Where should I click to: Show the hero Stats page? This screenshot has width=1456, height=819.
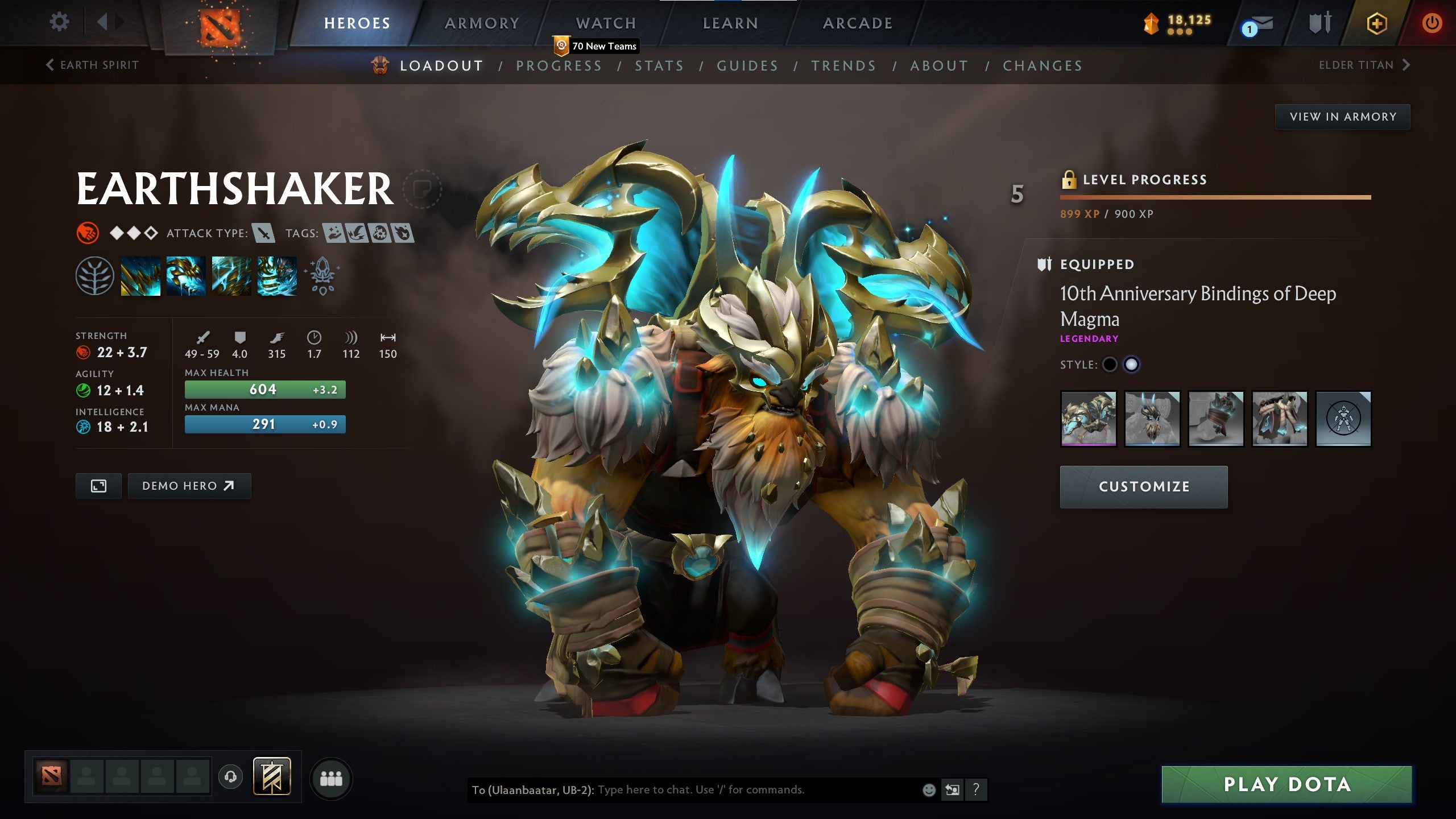pos(659,66)
